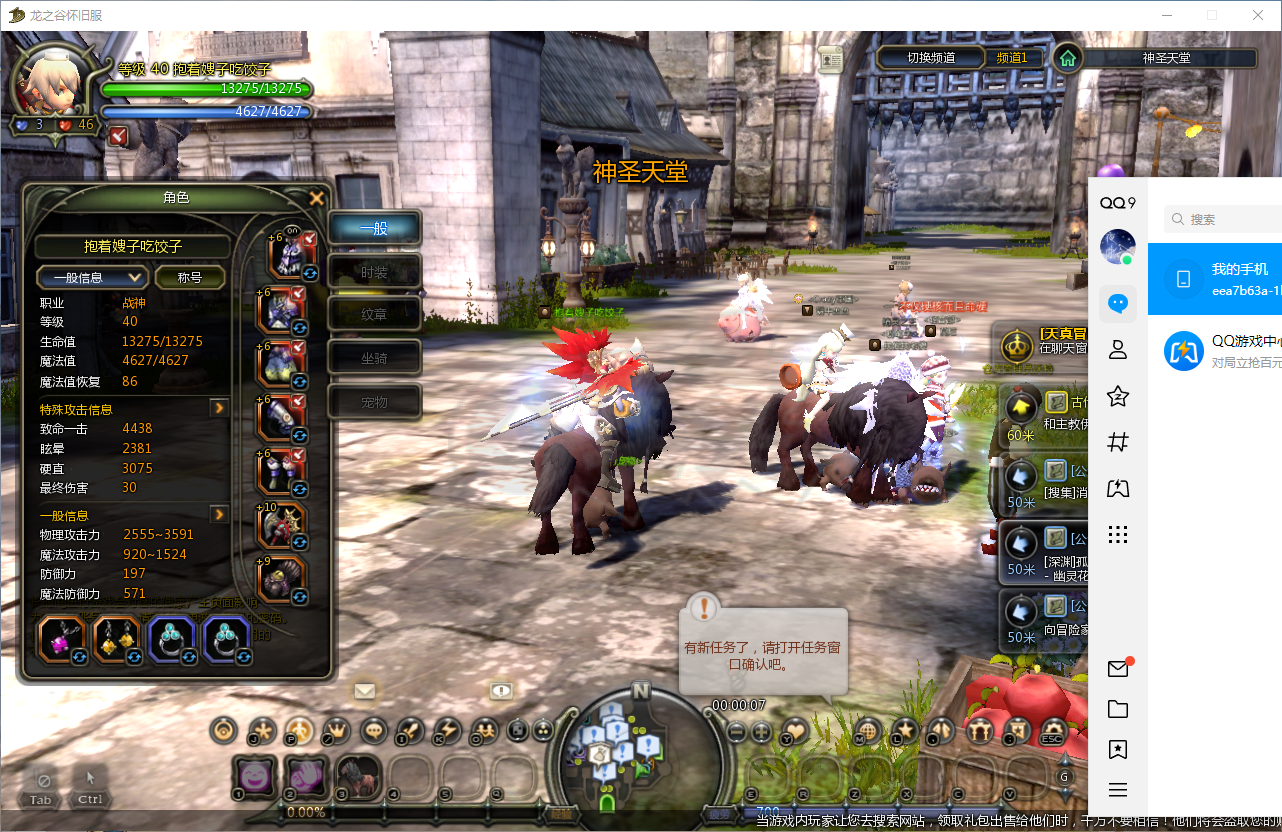Switch to the 时装 costume tab
The width and height of the screenshot is (1282, 832).
coord(374,272)
